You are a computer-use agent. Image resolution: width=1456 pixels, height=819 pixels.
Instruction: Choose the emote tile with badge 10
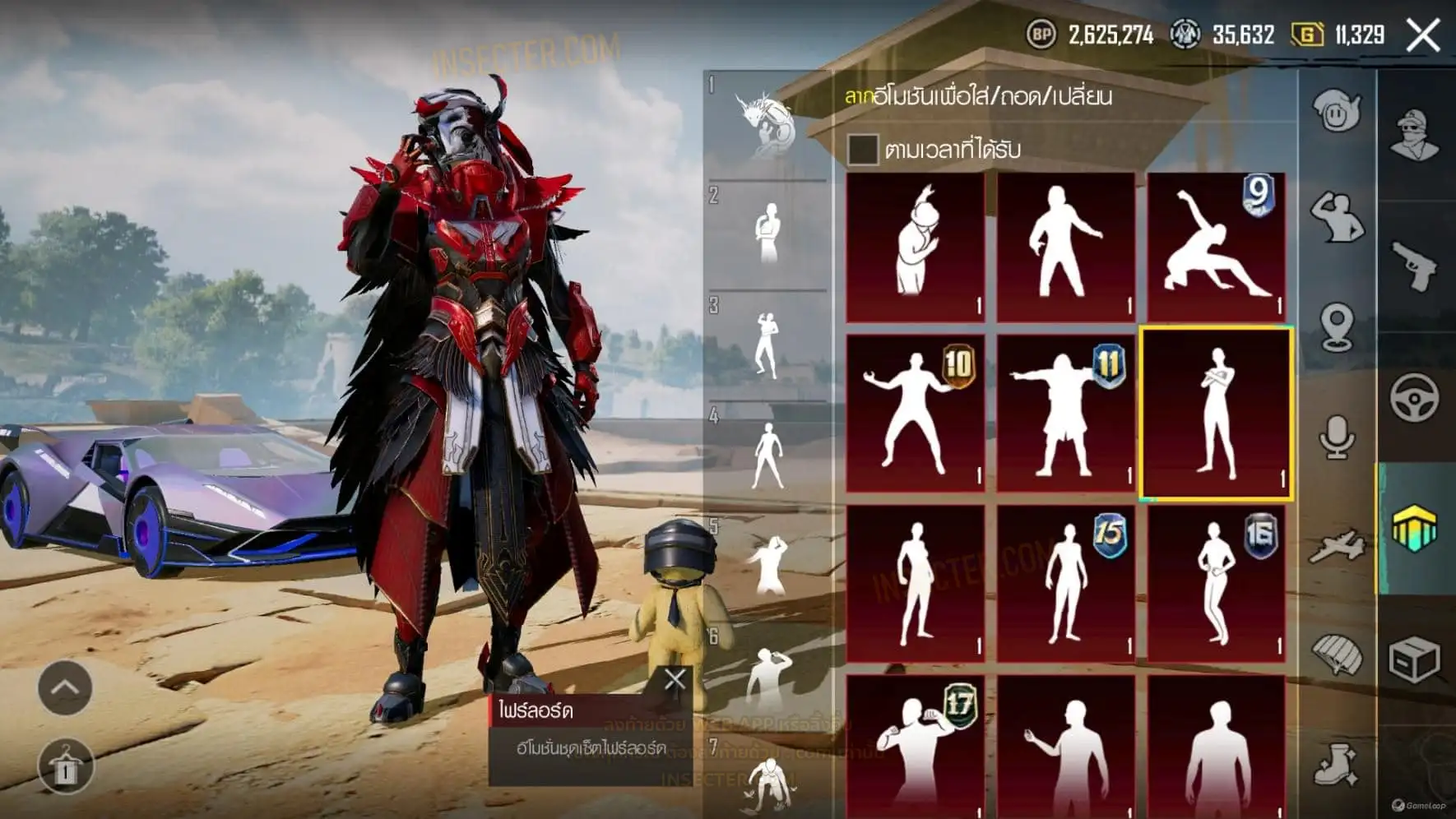point(915,413)
